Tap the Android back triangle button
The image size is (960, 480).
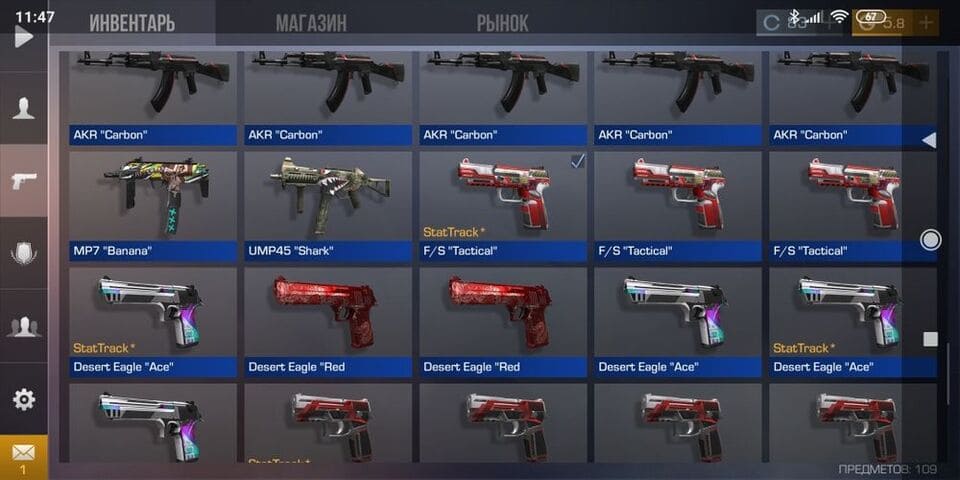coord(929,140)
